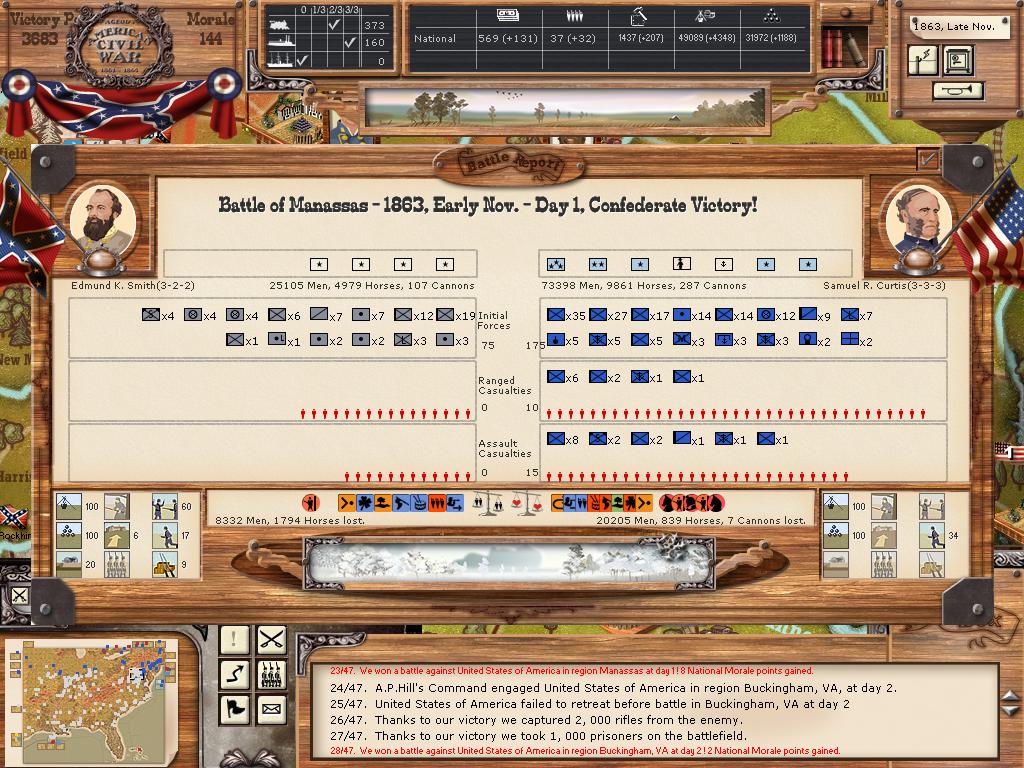Select the Union x35 infantry unit icon

pyautogui.click(x=556, y=315)
